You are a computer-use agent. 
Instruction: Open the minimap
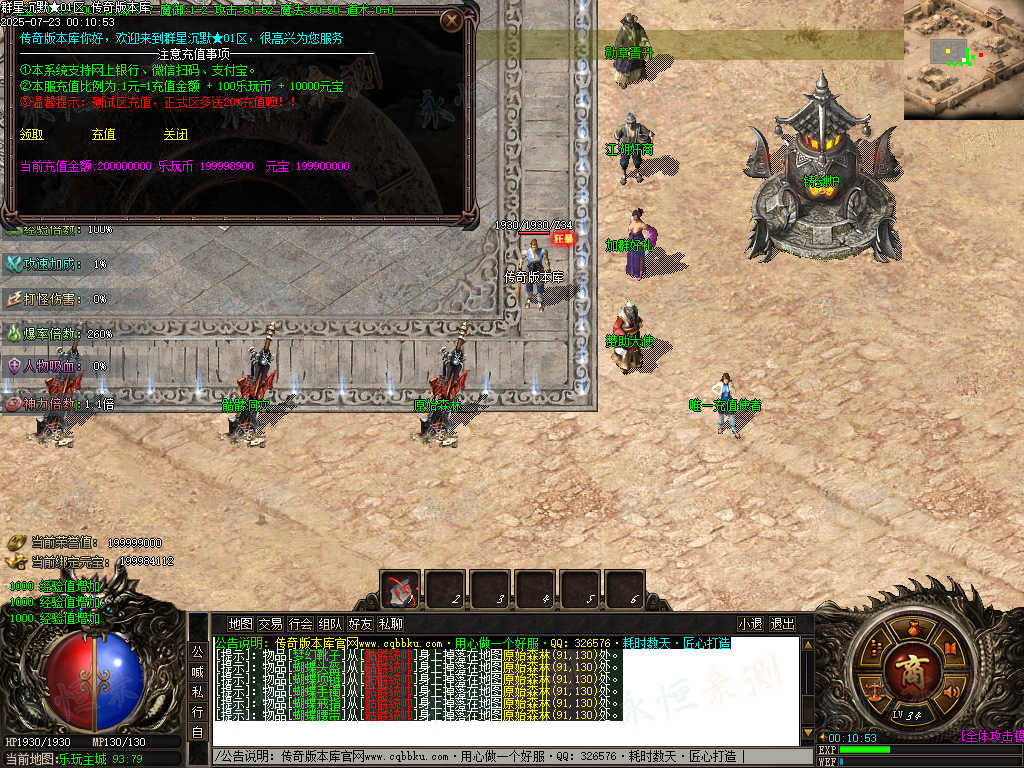point(963,60)
